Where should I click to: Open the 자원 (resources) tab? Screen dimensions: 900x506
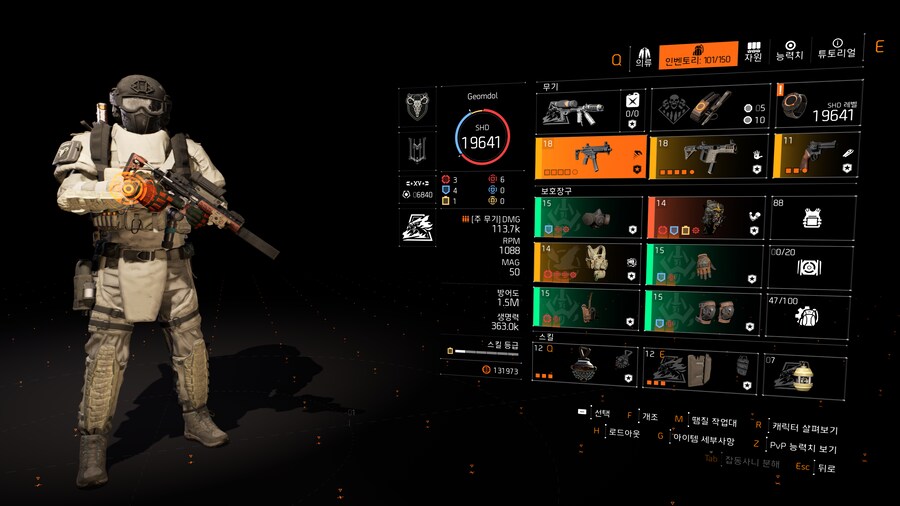(x=753, y=52)
